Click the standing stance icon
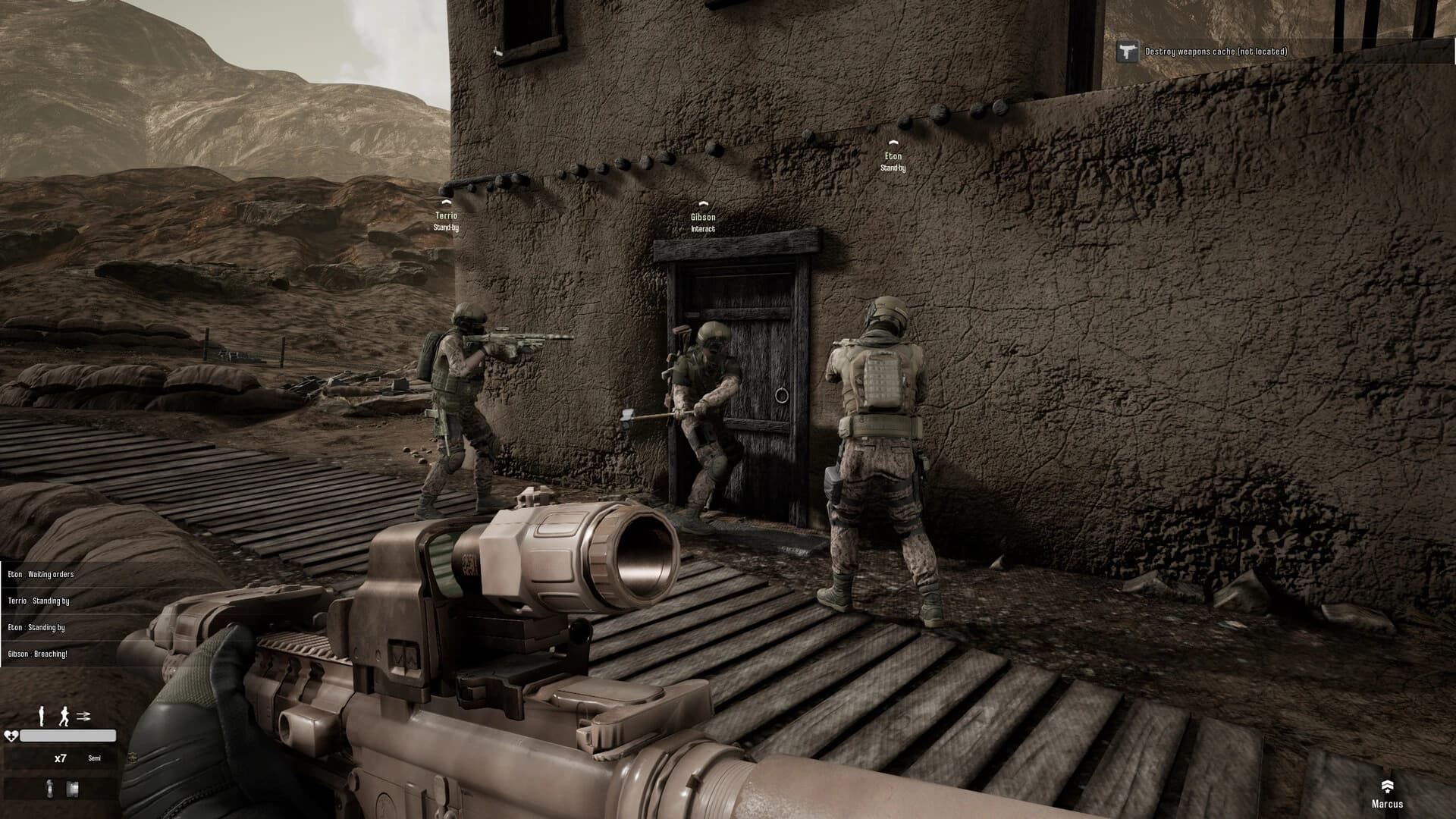The image size is (1456, 819). pyautogui.click(x=42, y=715)
